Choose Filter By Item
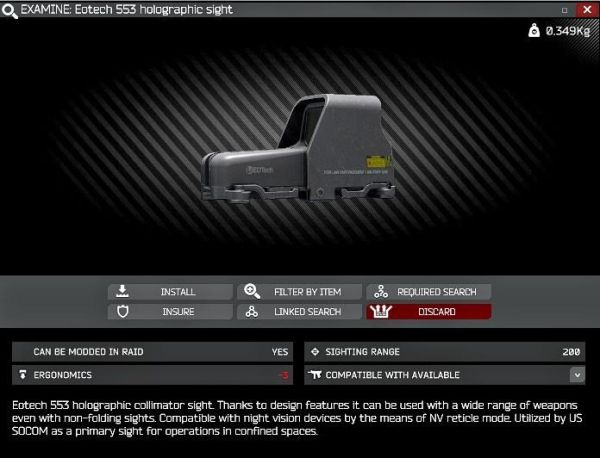The height and width of the screenshot is (458, 600). tap(298, 292)
